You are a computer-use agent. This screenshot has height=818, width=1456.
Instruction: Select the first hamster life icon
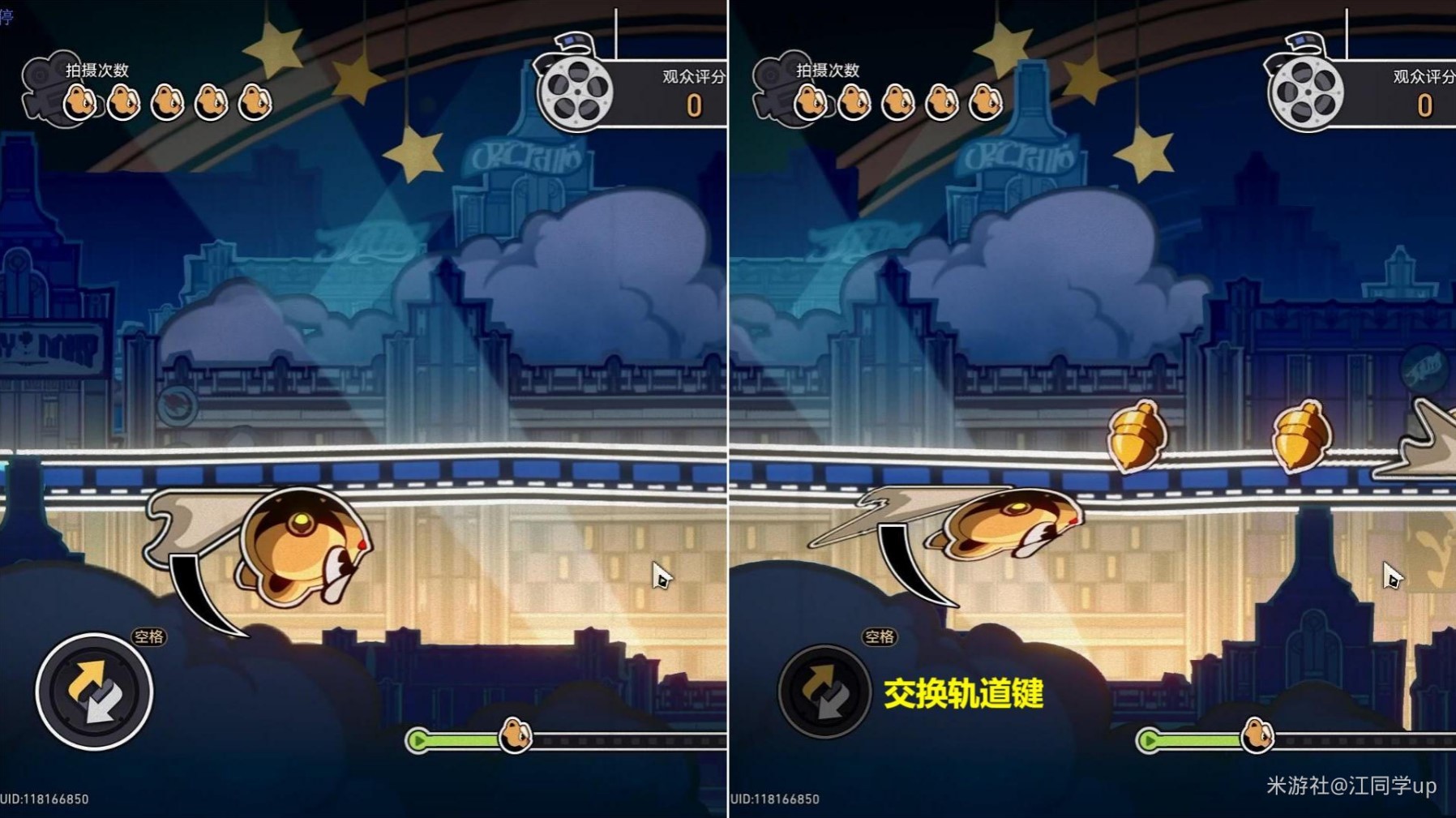pos(79,102)
